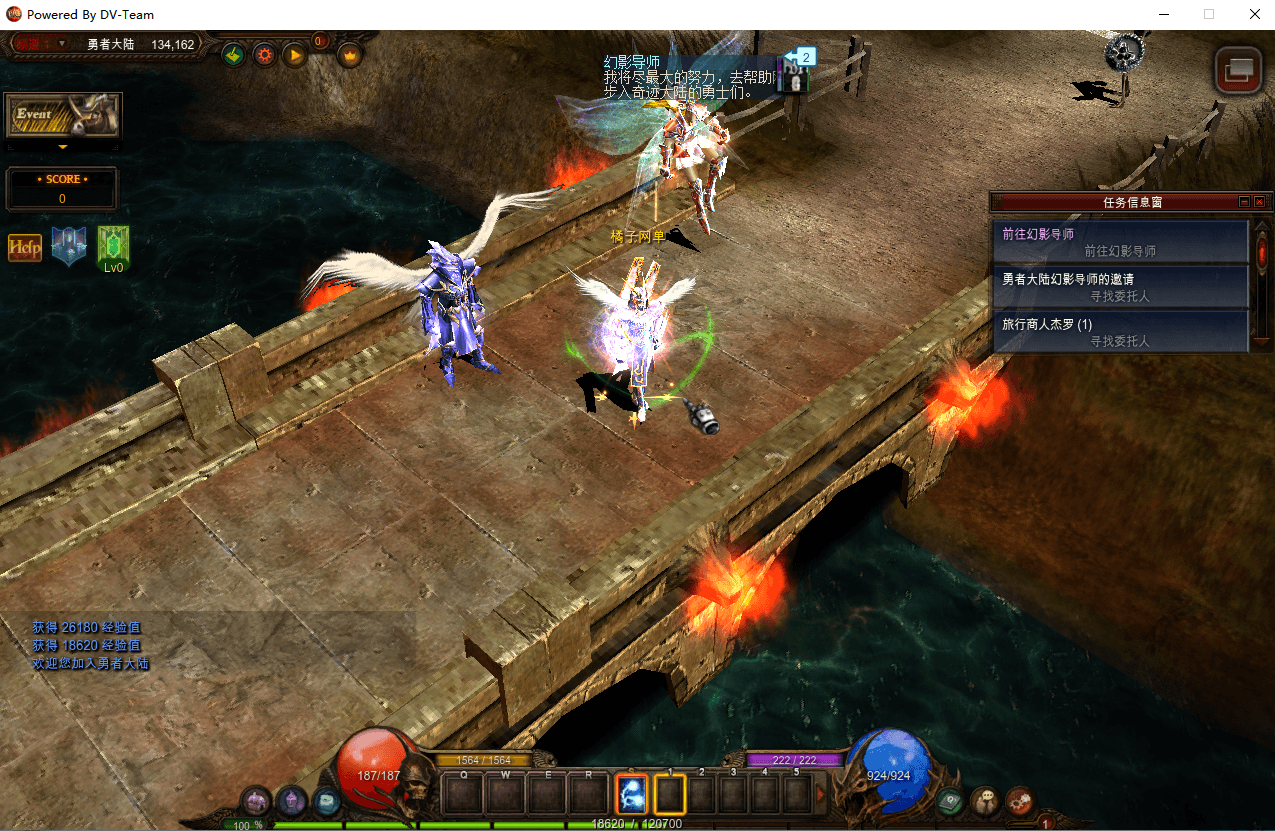Select the green Lv0 banner icon
The width and height of the screenshot is (1275, 831).
[113, 247]
